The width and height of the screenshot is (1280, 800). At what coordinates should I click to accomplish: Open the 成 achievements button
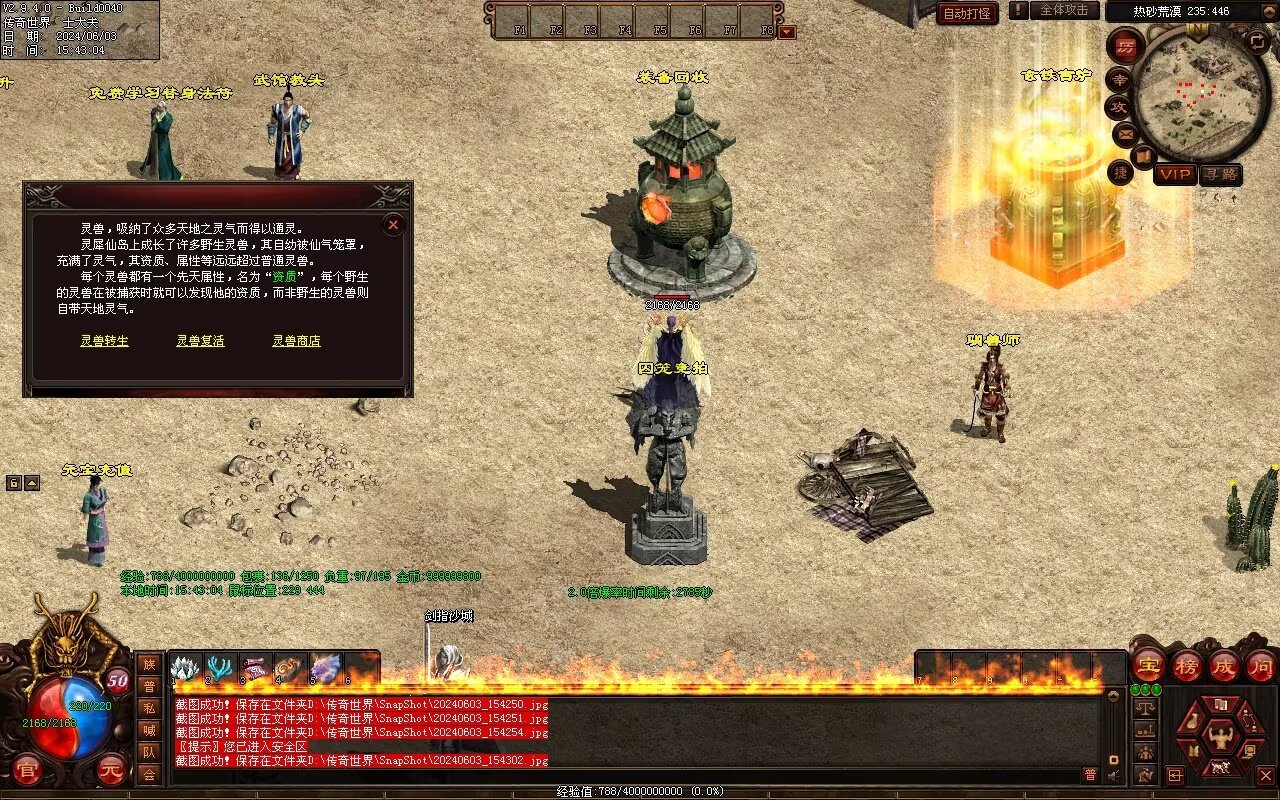1224,666
